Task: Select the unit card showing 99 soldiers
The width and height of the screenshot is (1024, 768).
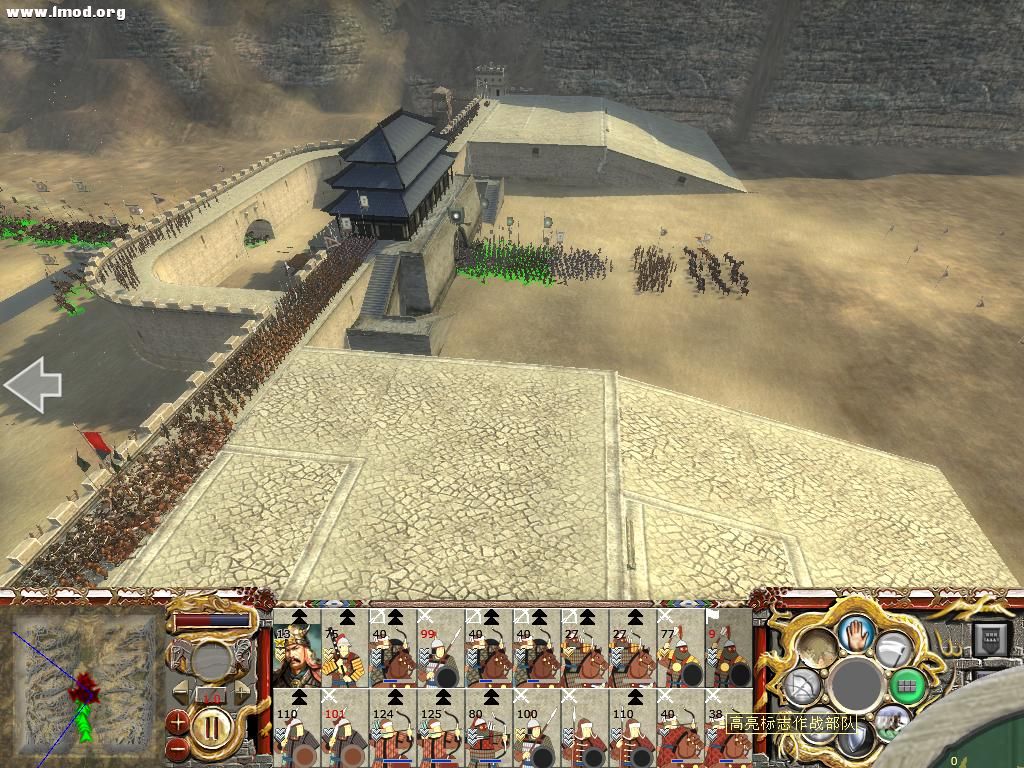Action: [x=440, y=648]
